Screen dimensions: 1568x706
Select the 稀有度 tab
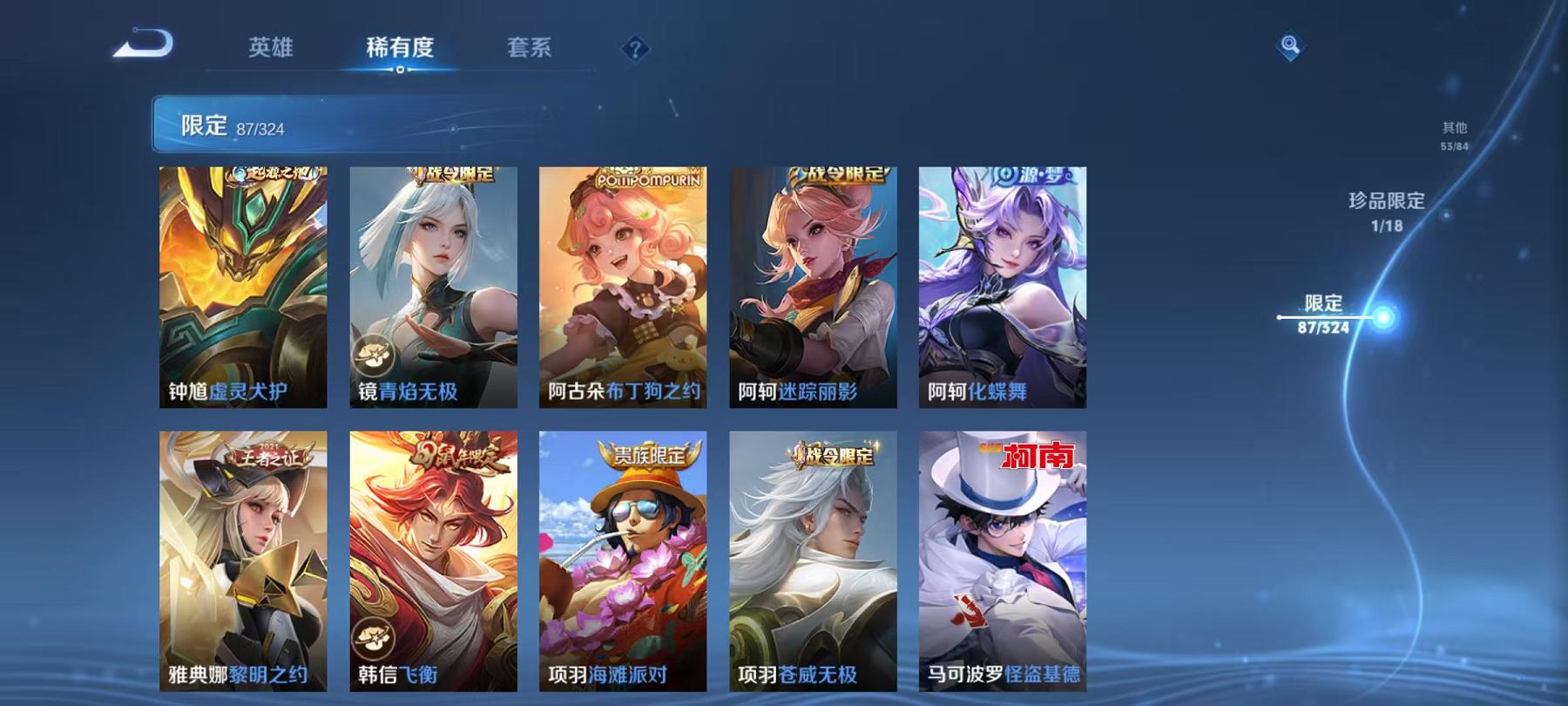(x=400, y=50)
